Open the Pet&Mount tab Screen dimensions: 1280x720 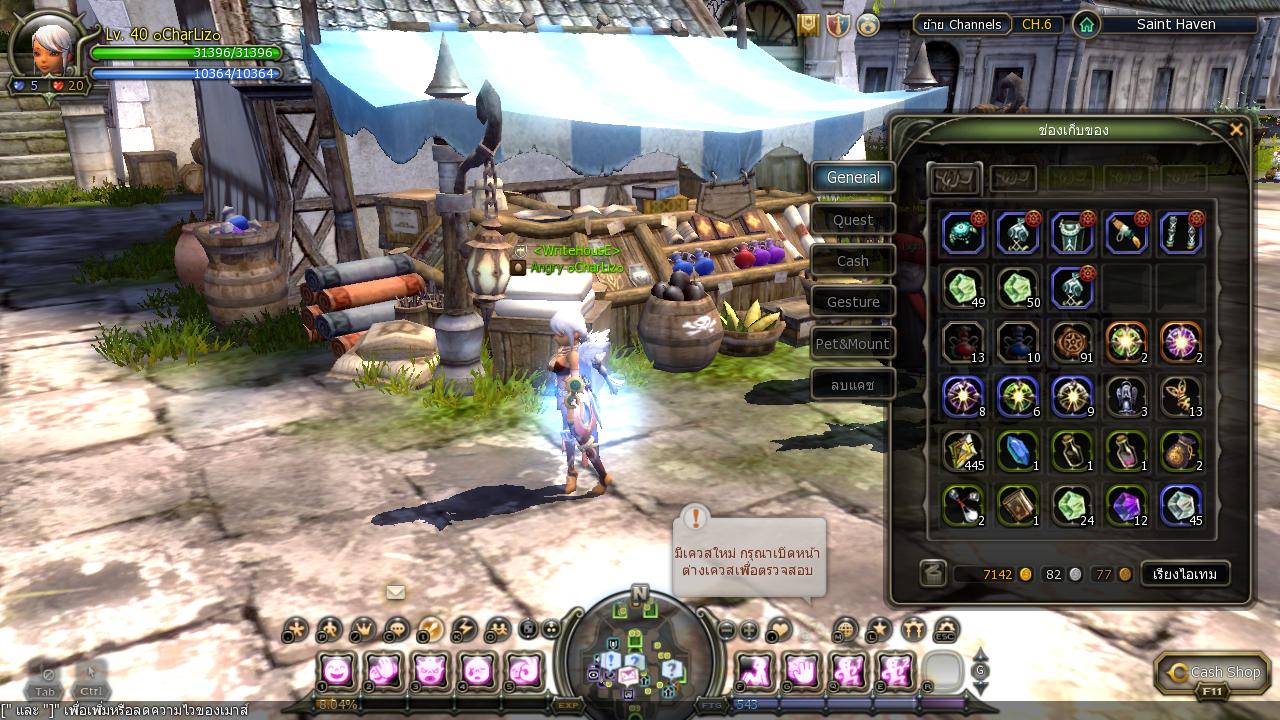[853, 344]
